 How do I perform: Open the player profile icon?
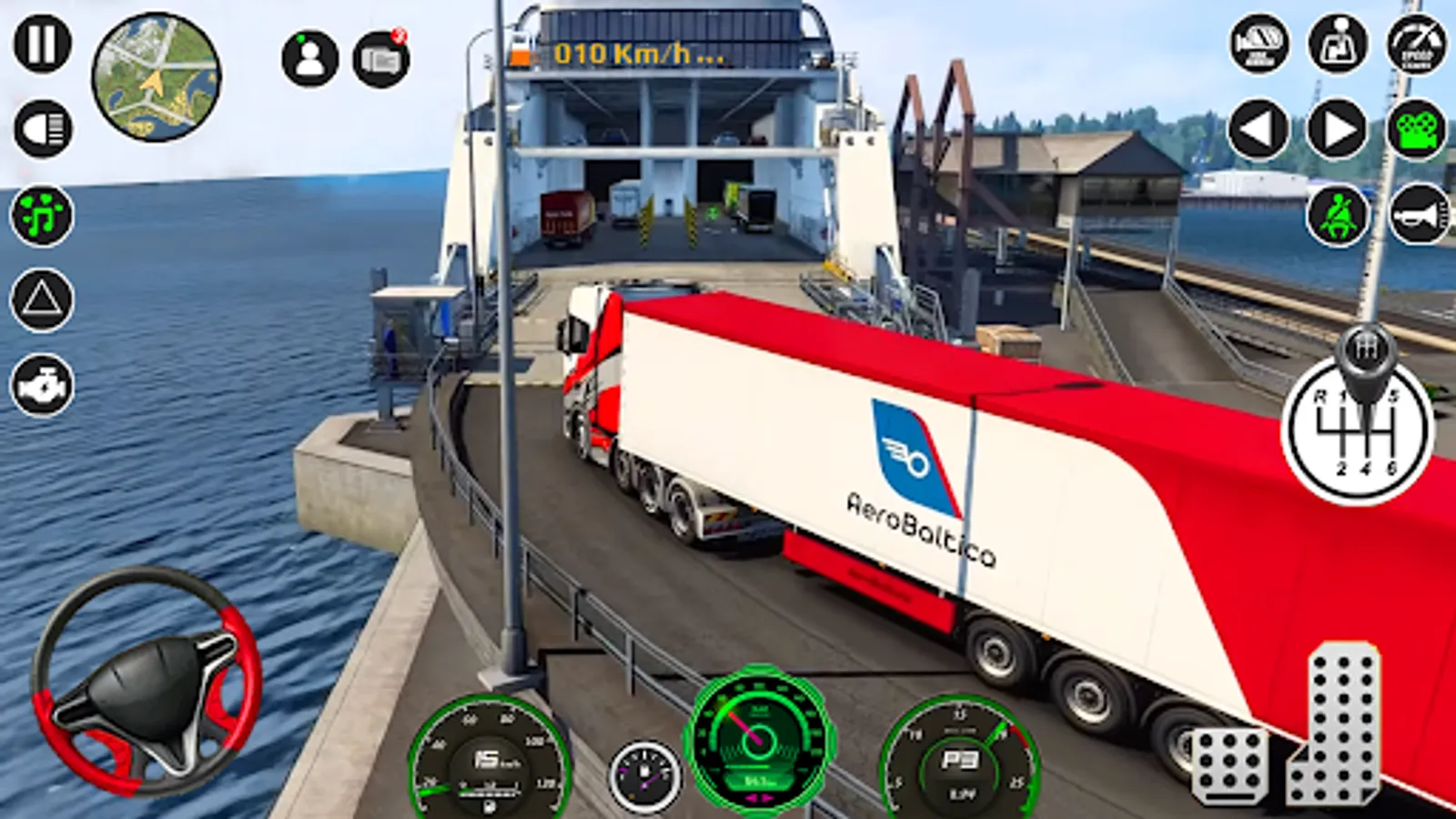[x=309, y=58]
